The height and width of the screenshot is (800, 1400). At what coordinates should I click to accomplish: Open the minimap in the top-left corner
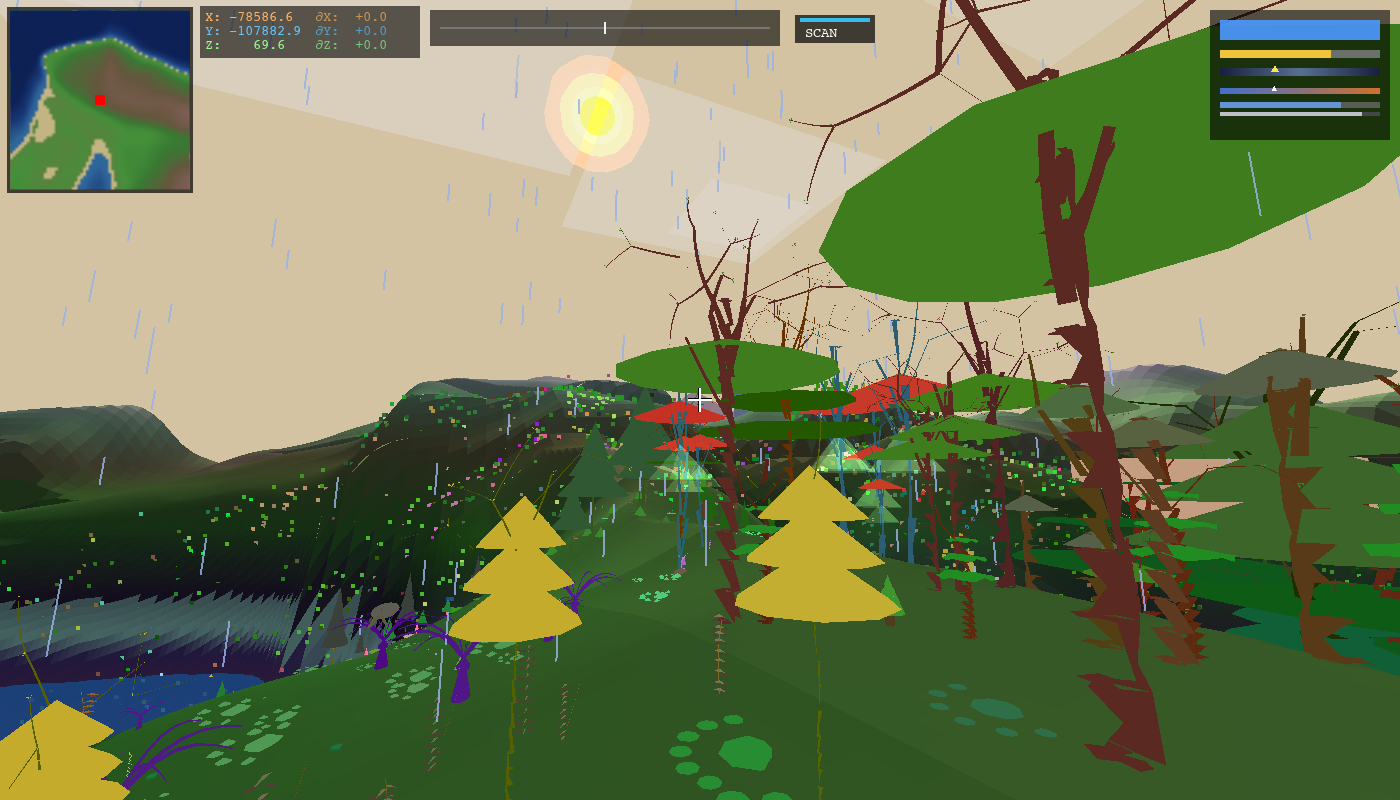(100, 100)
